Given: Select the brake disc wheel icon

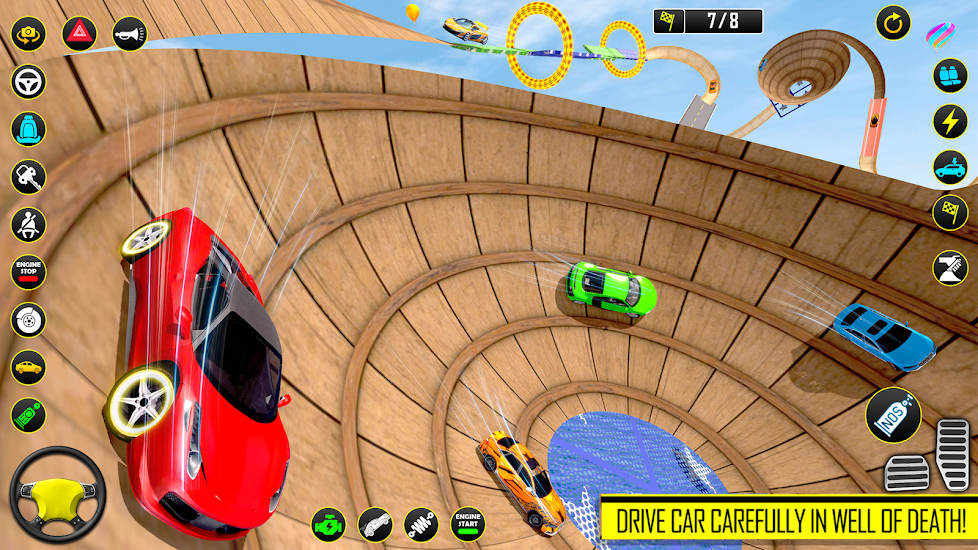Looking at the screenshot, I should 28,320.
